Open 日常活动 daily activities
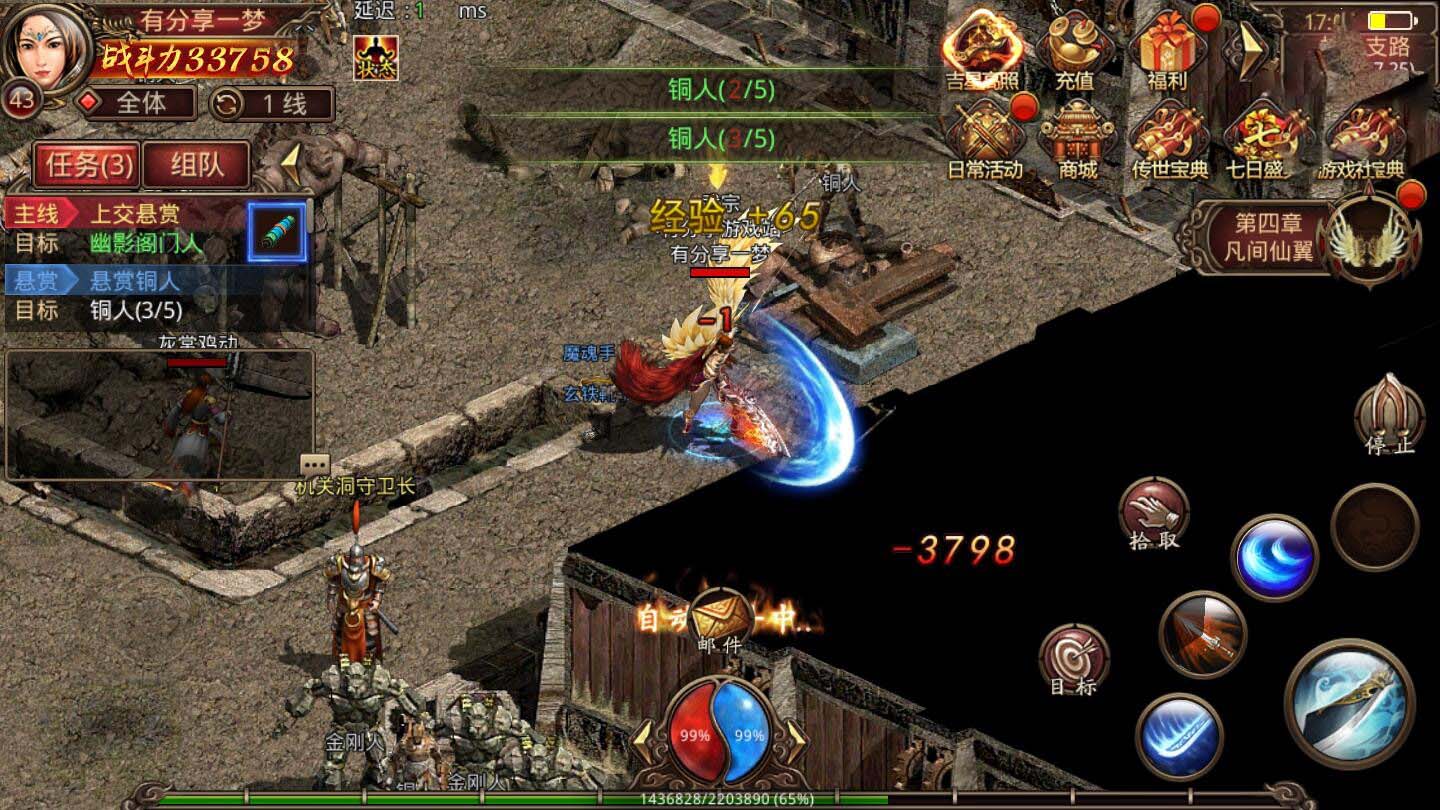The width and height of the screenshot is (1440, 810). [984, 140]
